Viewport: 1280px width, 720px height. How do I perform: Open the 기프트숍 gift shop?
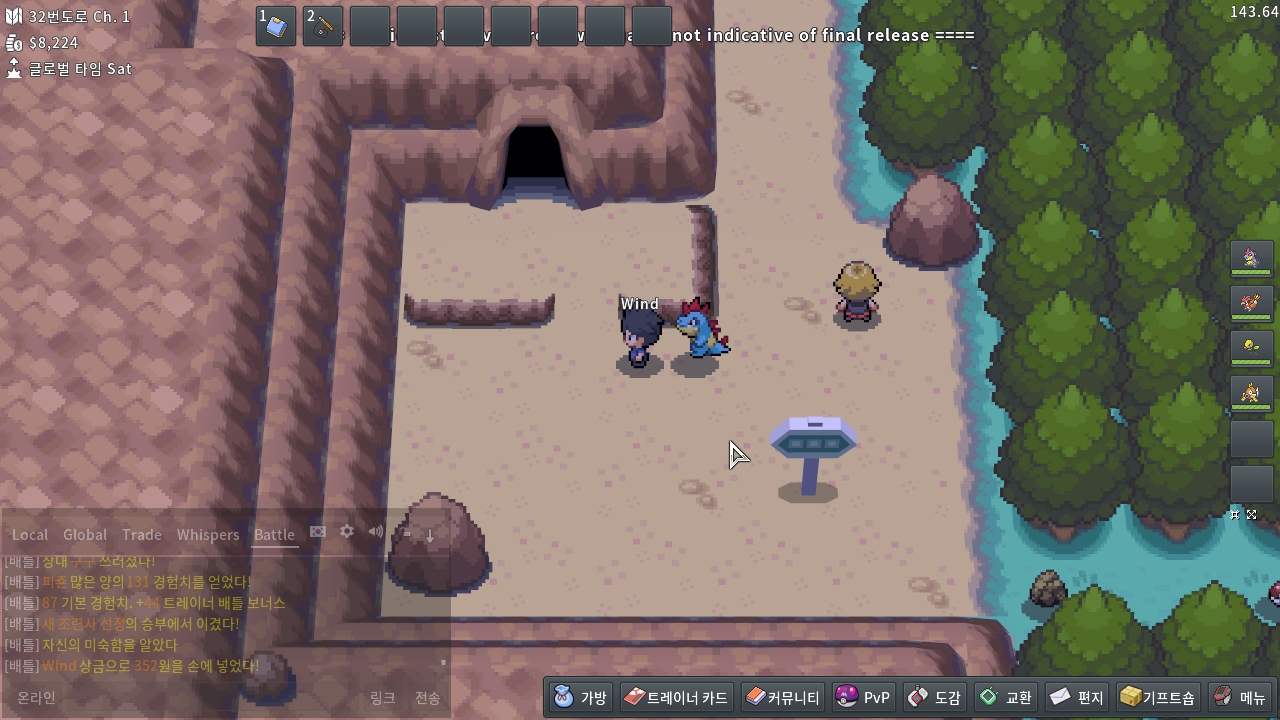(x=1157, y=697)
